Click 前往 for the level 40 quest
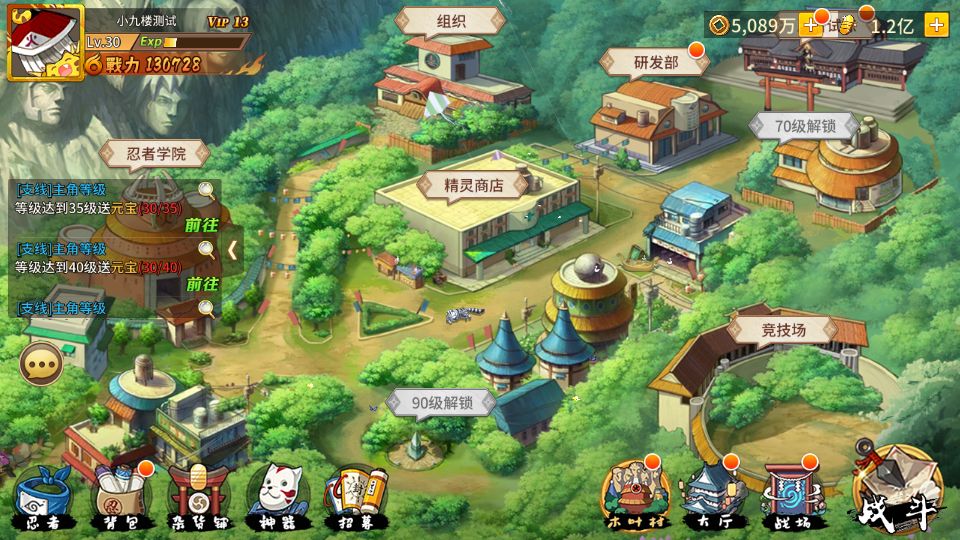 point(201,284)
